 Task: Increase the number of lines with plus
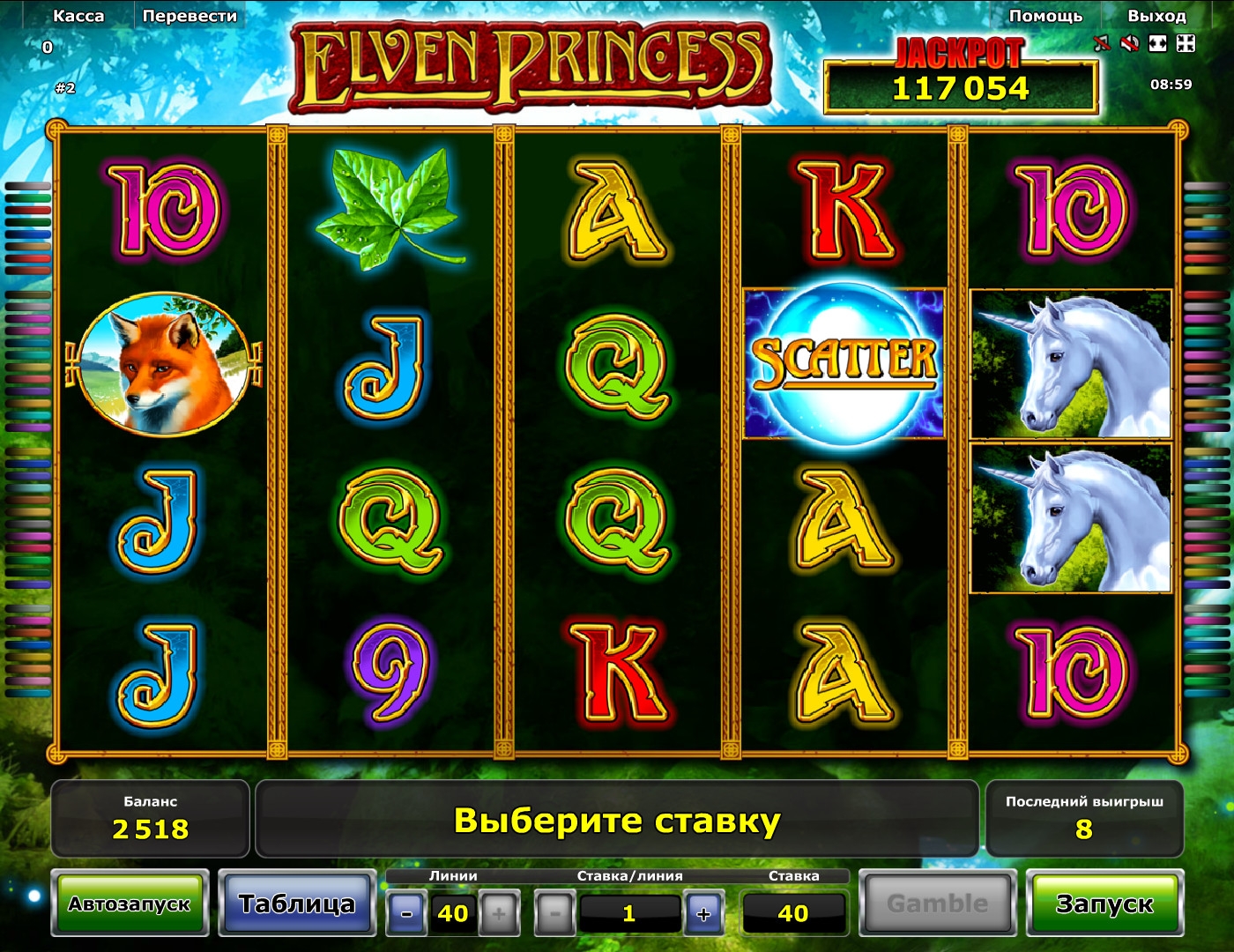point(499,913)
